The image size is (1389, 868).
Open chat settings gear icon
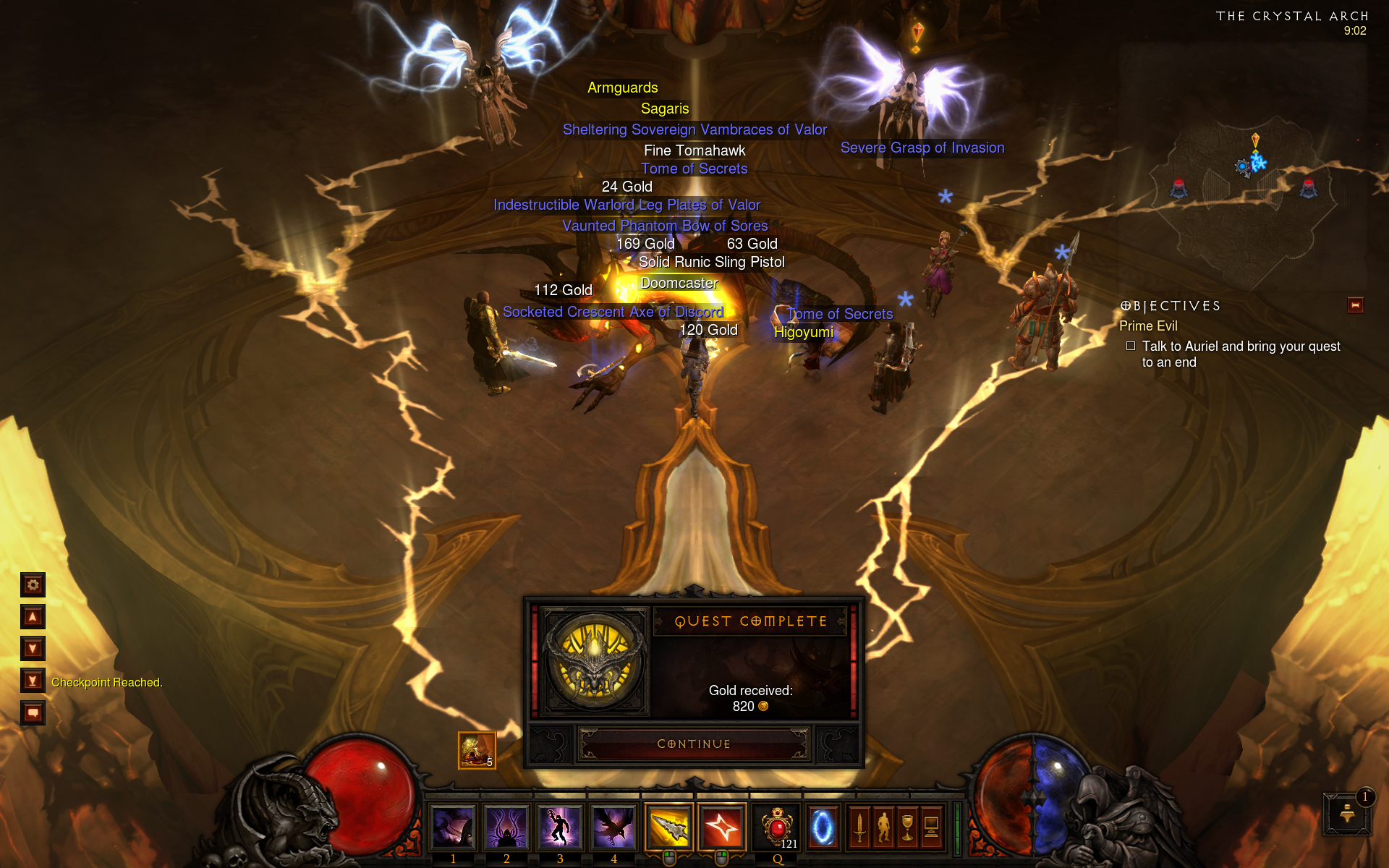(33, 584)
